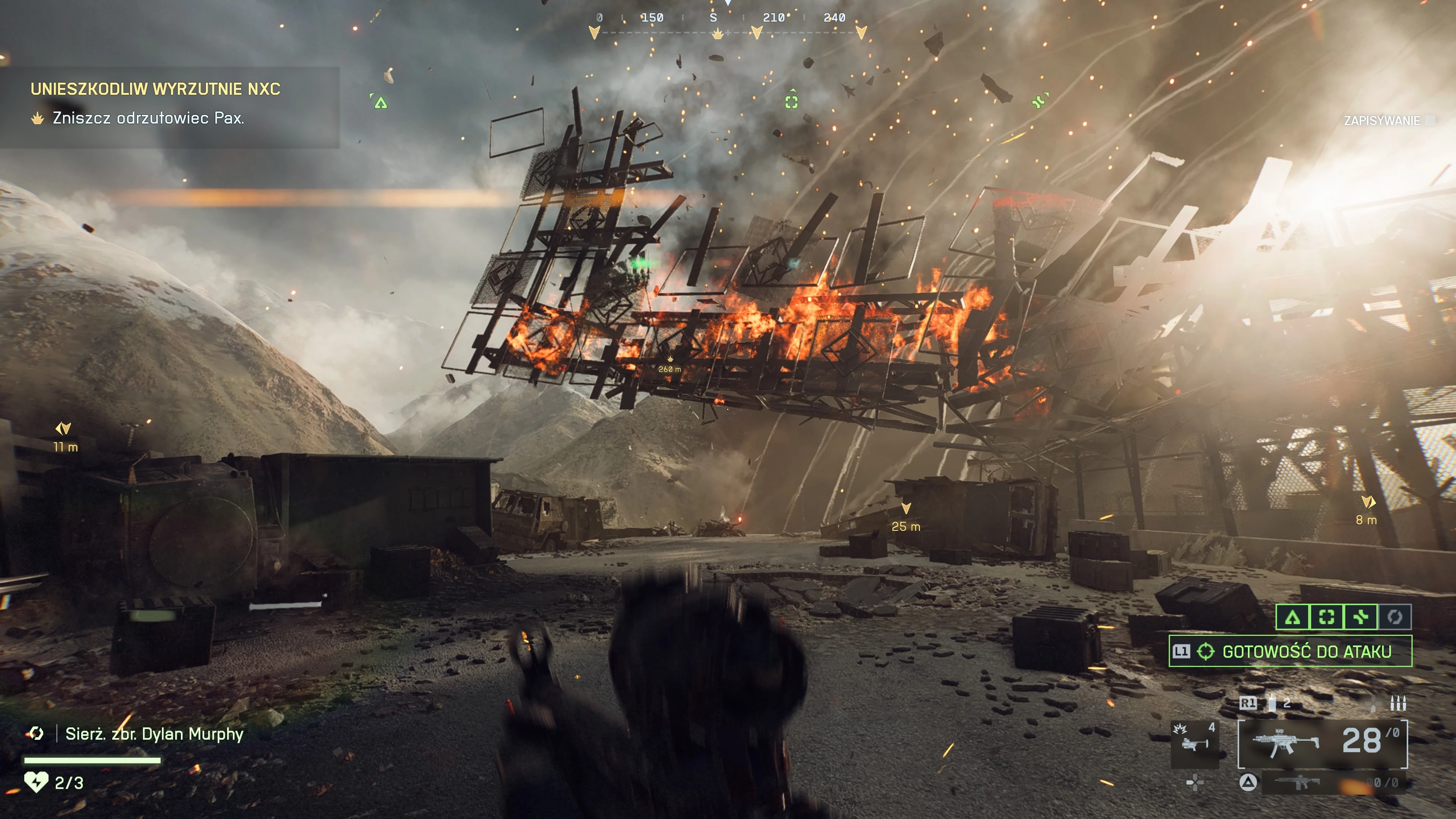
Task: Click the Unieszkodliw wyrzutnię NXC objective tracker
Action: (155, 89)
